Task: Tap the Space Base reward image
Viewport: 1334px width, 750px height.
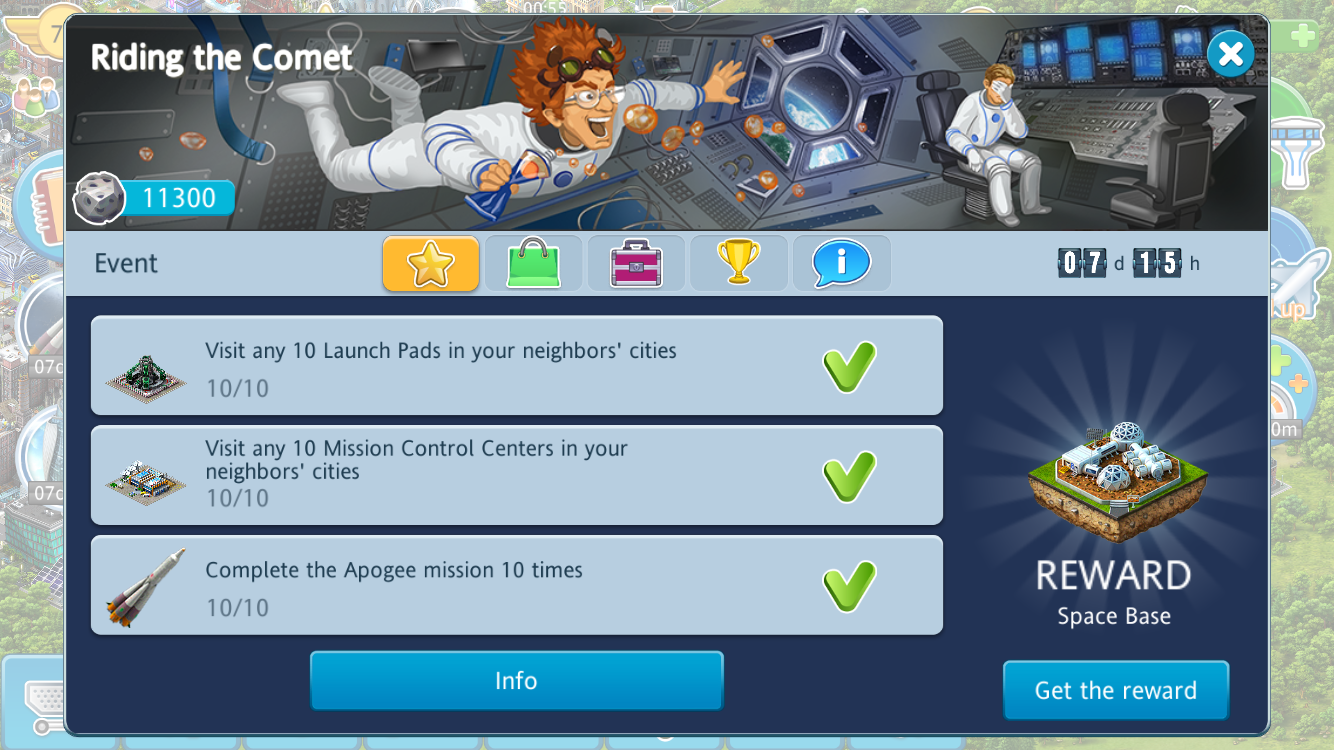Action: [x=1116, y=479]
